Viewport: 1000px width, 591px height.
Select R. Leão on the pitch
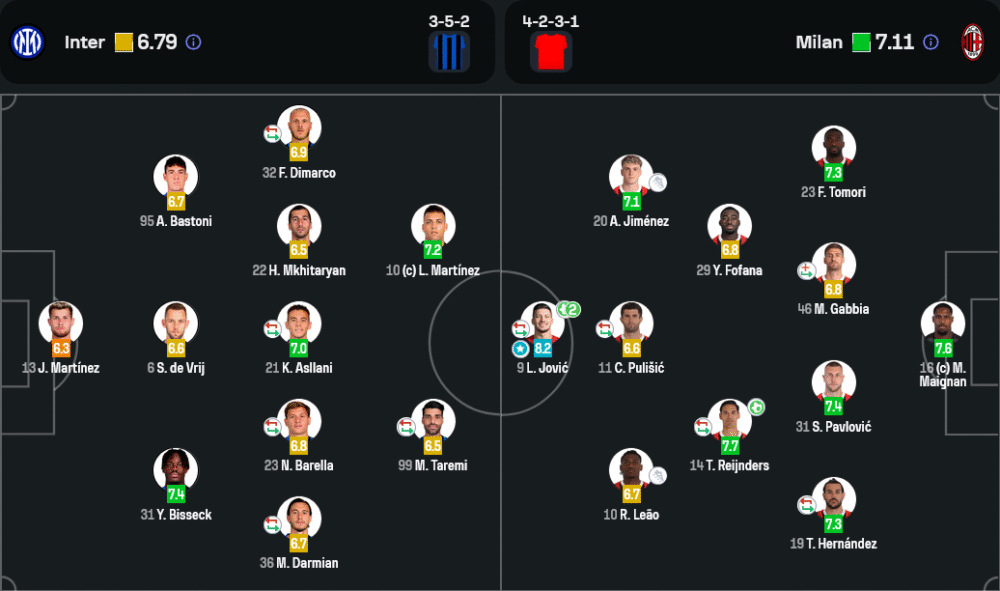point(631,470)
